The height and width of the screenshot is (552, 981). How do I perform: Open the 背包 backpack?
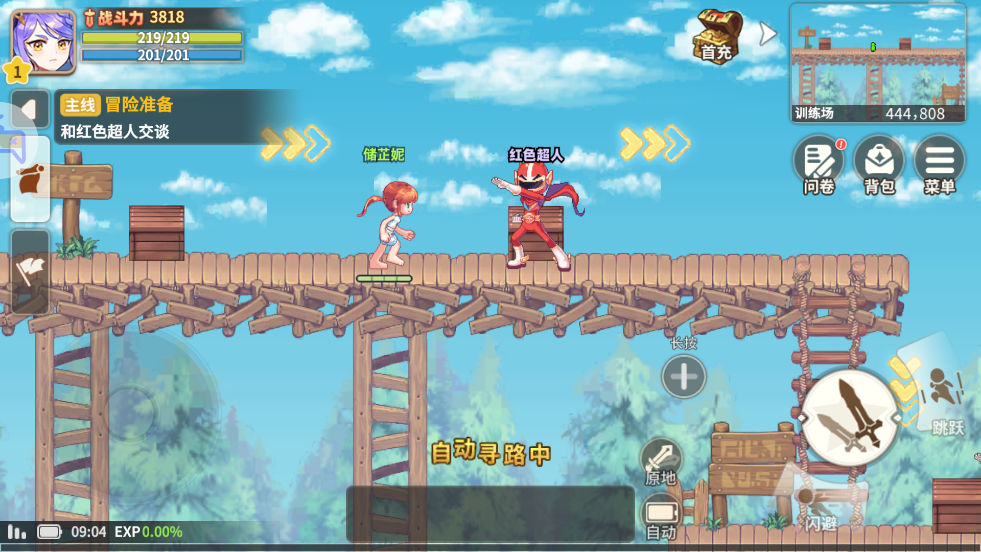(x=879, y=163)
